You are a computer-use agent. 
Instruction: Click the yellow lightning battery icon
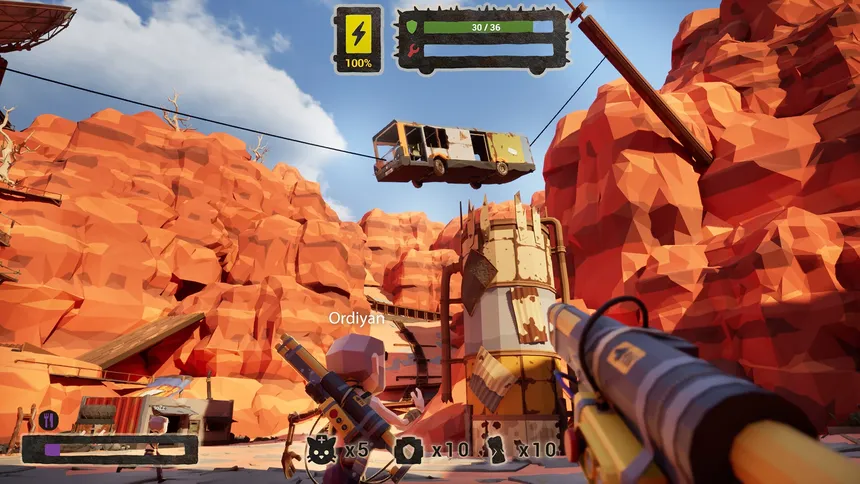tap(357, 32)
